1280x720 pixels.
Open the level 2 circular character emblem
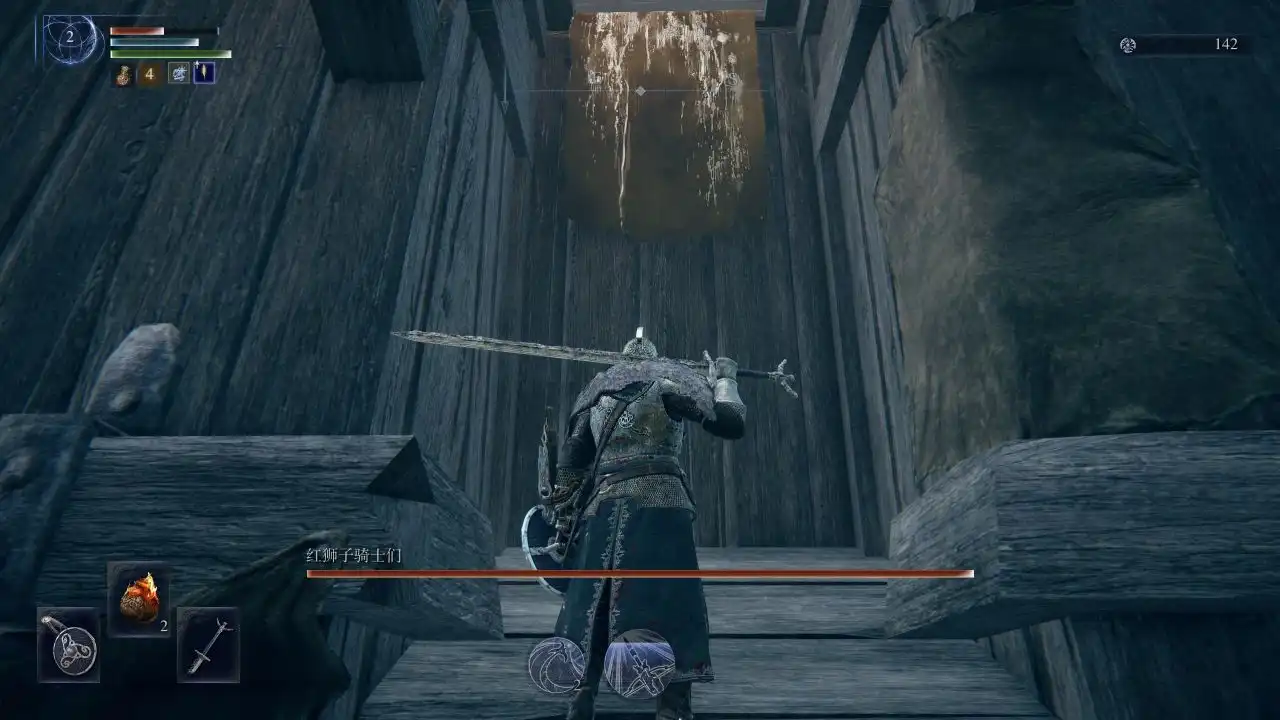pos(72,40)
